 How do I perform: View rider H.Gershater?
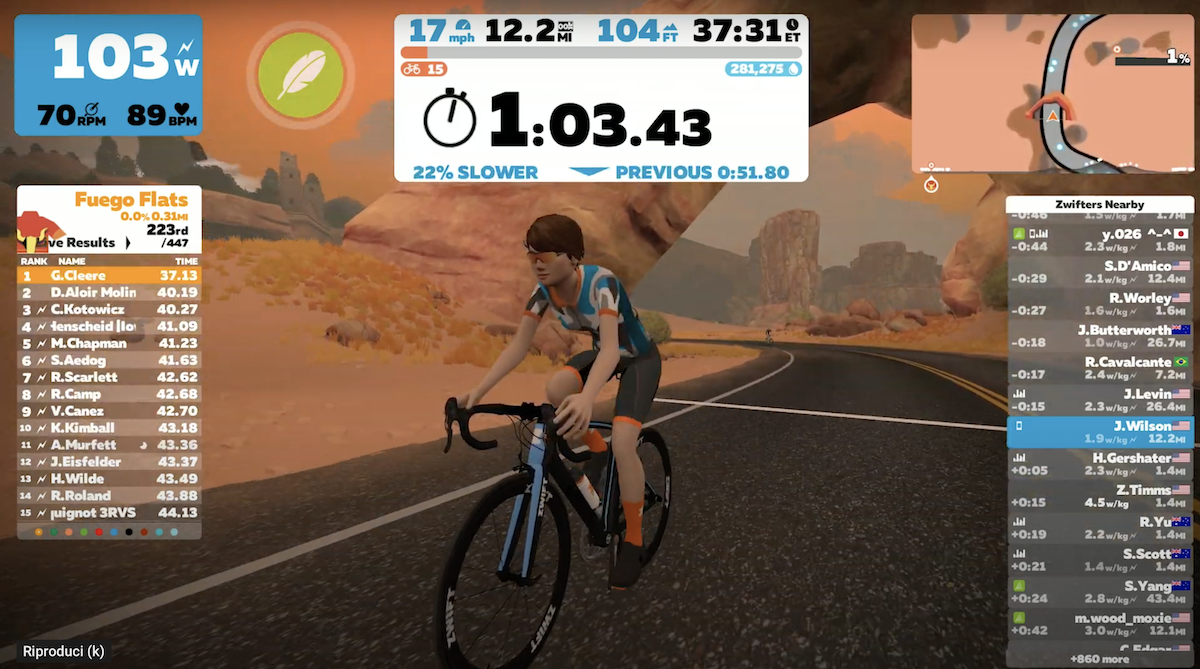pyautogui.click(x=1100, y=464)
